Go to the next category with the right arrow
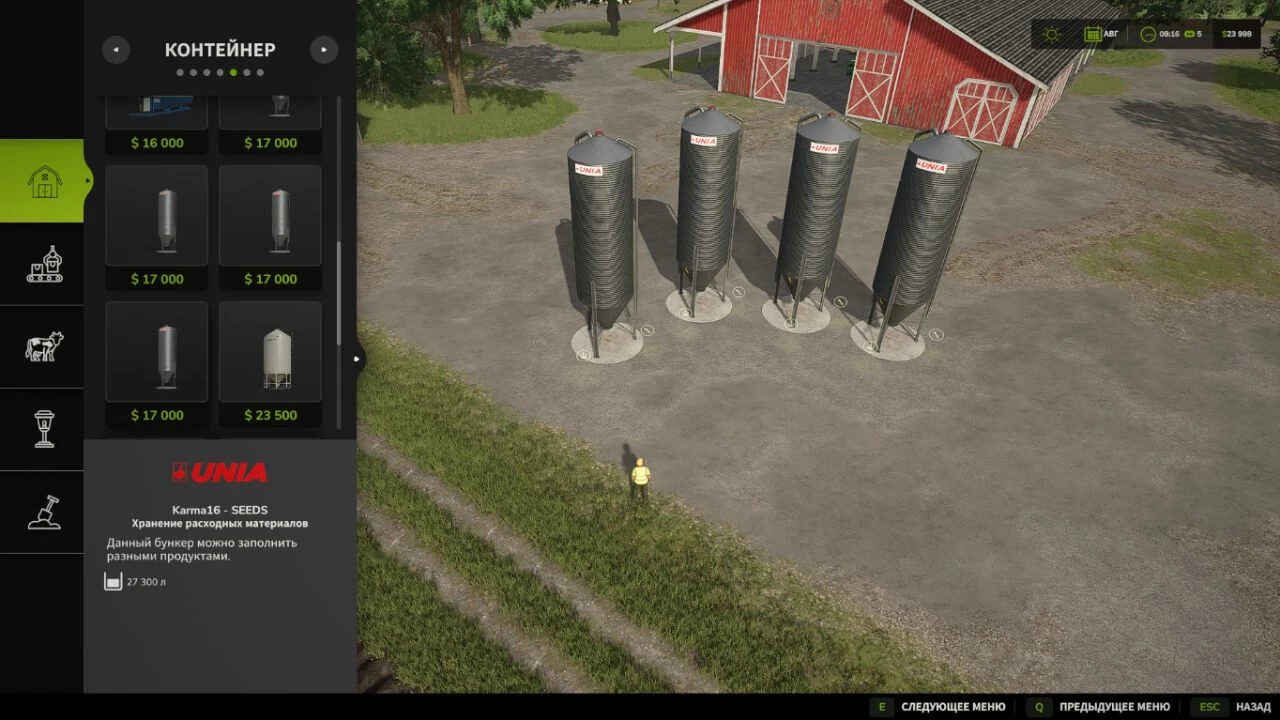Image resolution: width=1280 pixels, height=720 pixels. pos(324,50)
